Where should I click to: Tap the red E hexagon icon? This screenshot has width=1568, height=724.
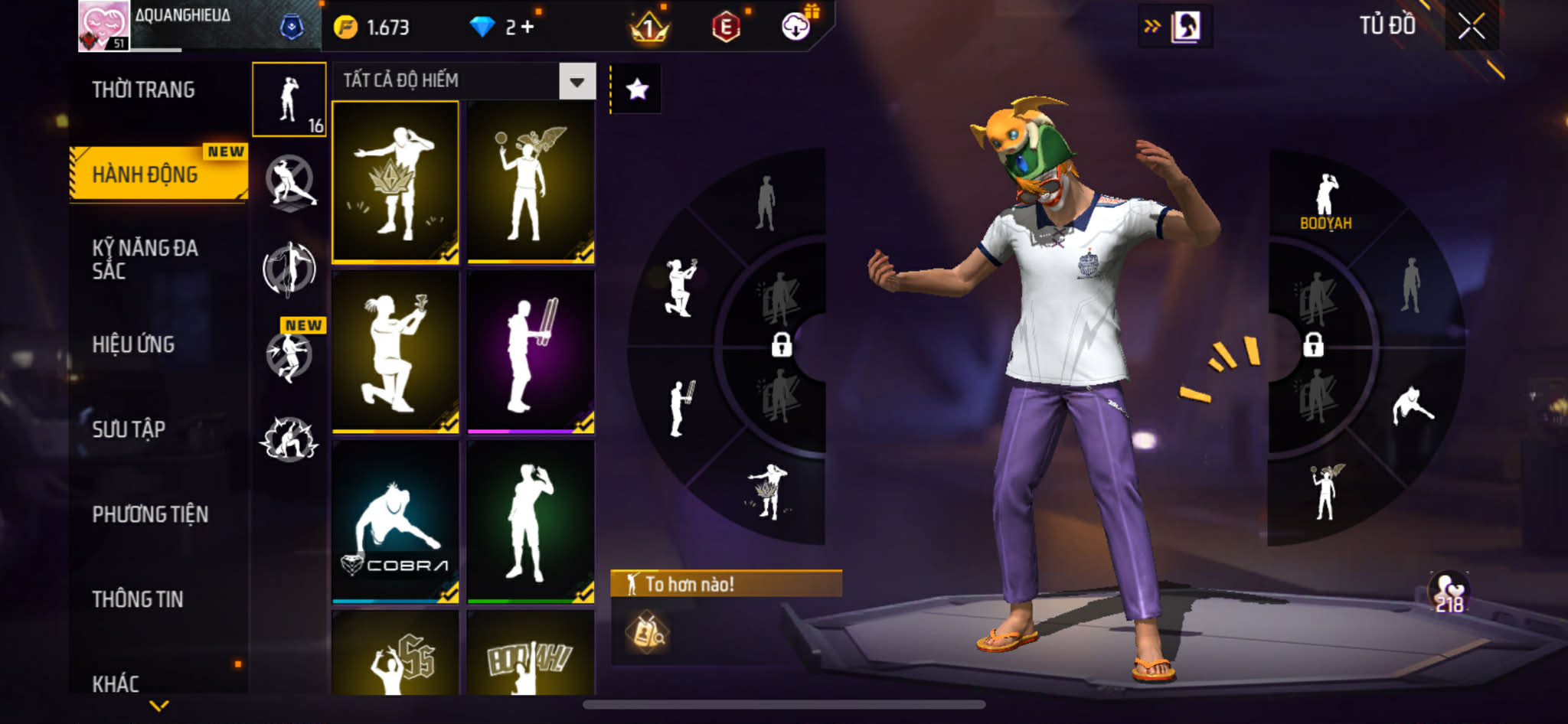coord(725,28)
